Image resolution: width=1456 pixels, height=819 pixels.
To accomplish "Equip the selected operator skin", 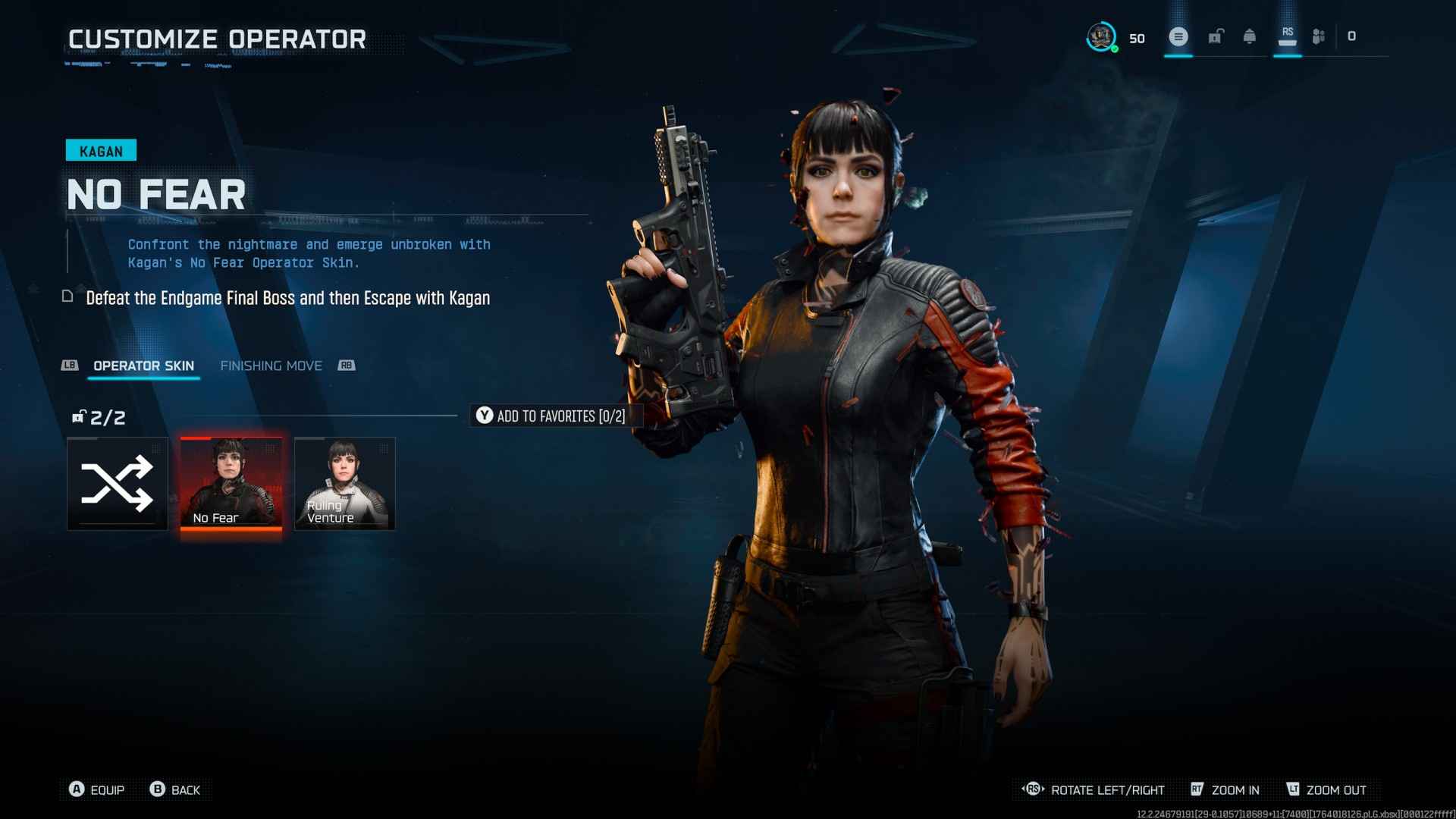I will [x=96, y=789].
